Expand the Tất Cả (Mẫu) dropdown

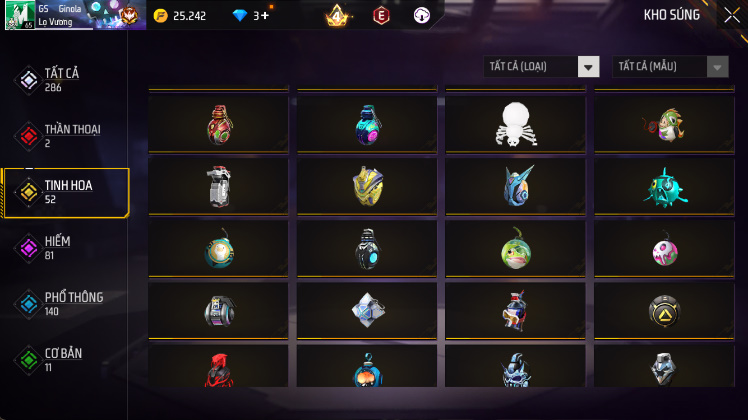[670, 67]
